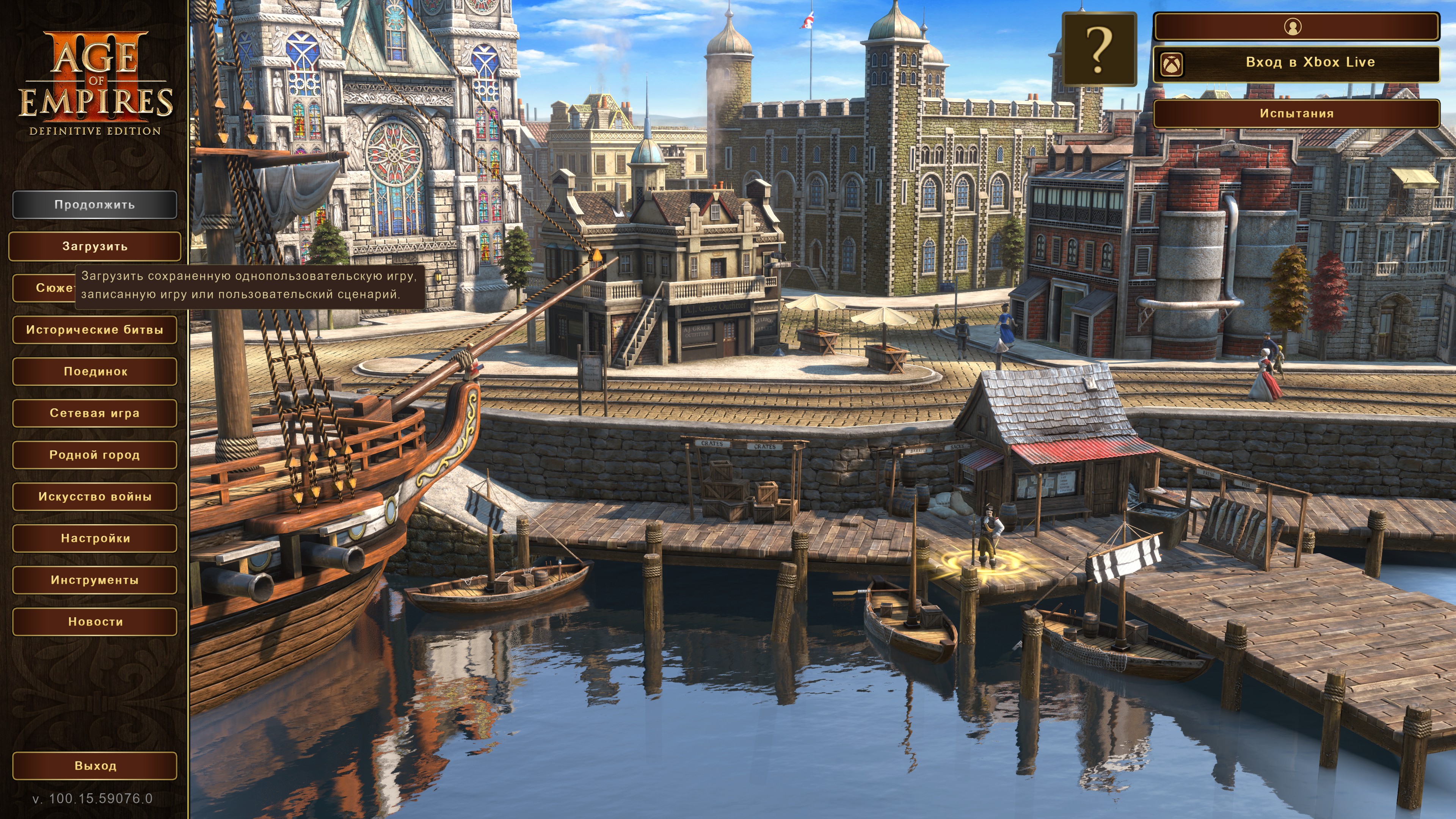Open the player profile bar

[1296, 27]
